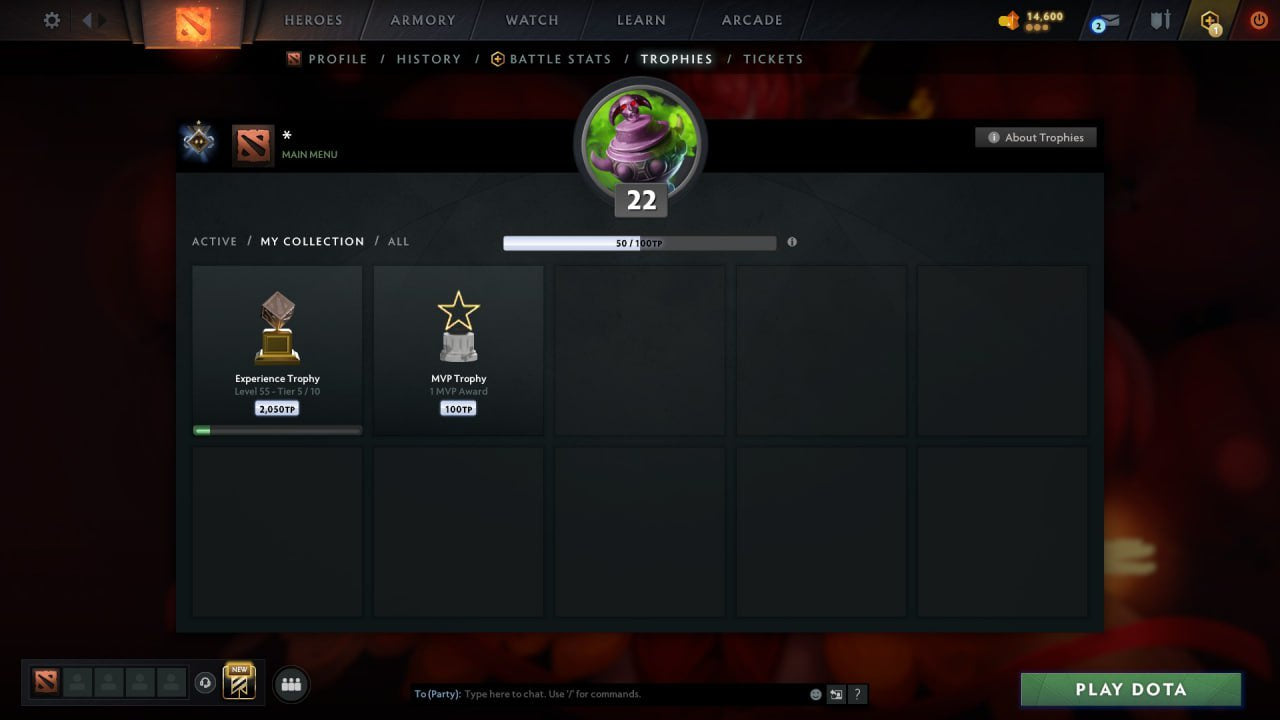Click the question mark help icon
Screen dimensions: 1280x720
(857, 693)
